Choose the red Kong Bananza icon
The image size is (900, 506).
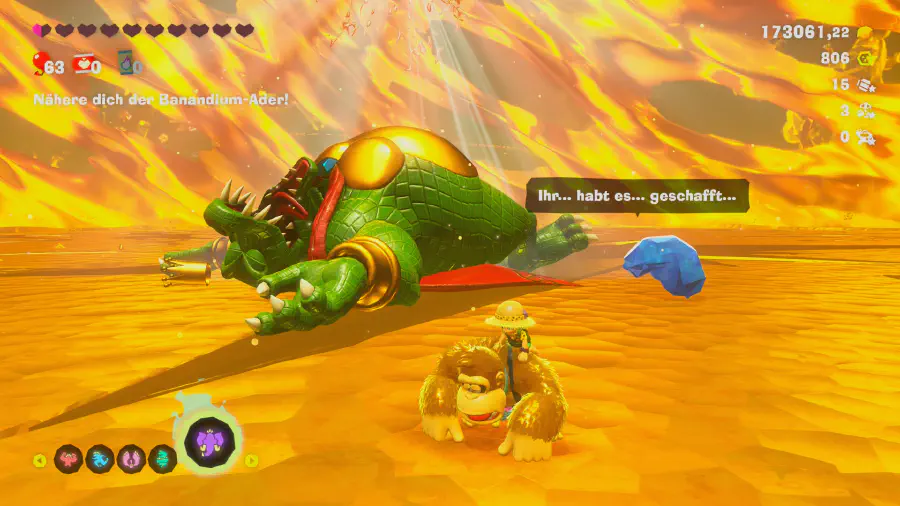click(69, 459)
